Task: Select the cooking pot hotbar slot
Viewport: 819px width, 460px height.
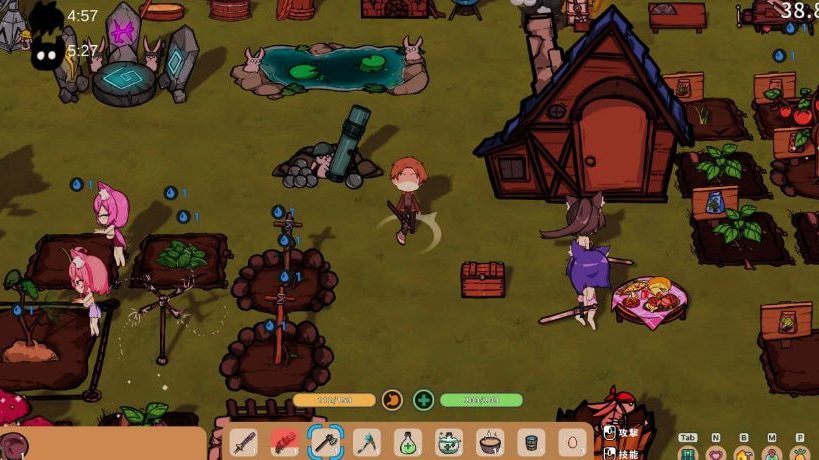Action: (490, 441)
